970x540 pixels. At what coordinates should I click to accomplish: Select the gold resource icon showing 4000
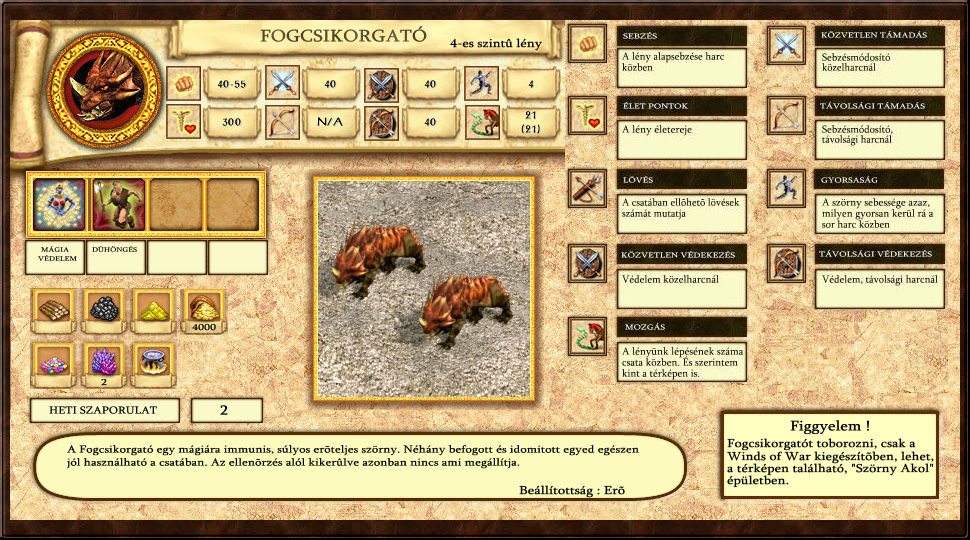pyautogui.click(x=204, y=308)
